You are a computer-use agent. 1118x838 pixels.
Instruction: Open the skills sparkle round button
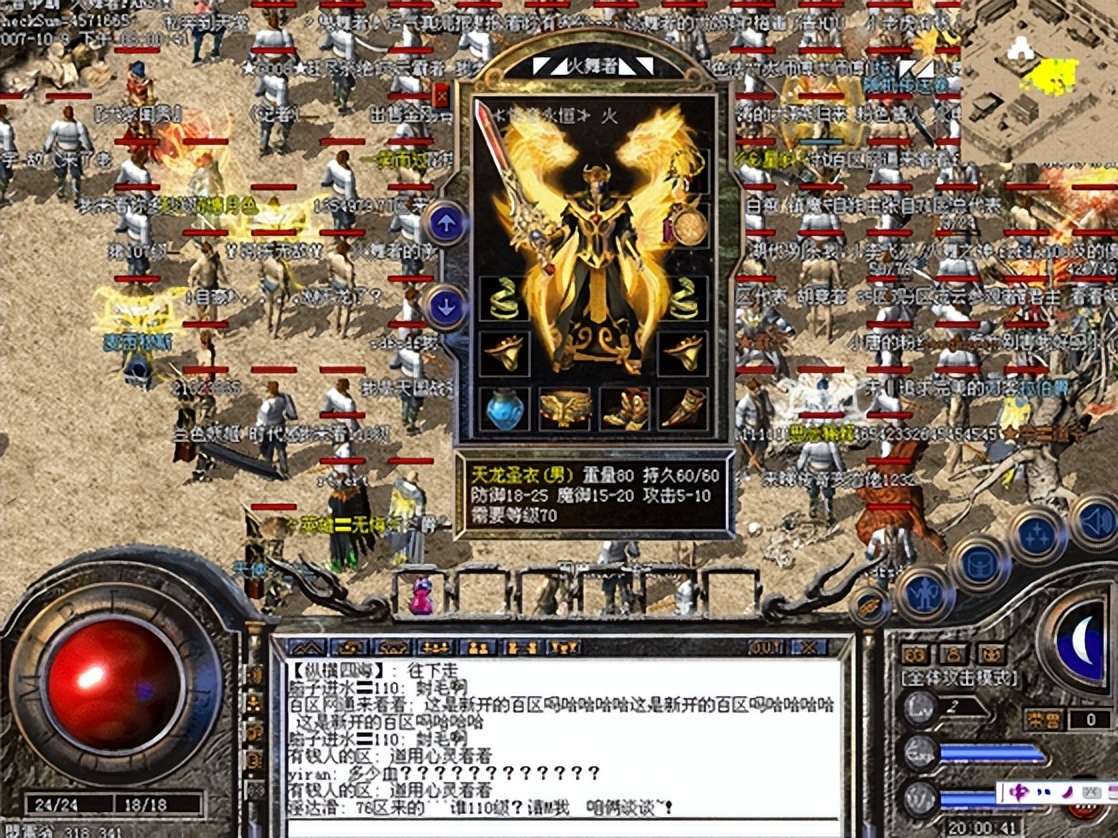coord(1037,537)
